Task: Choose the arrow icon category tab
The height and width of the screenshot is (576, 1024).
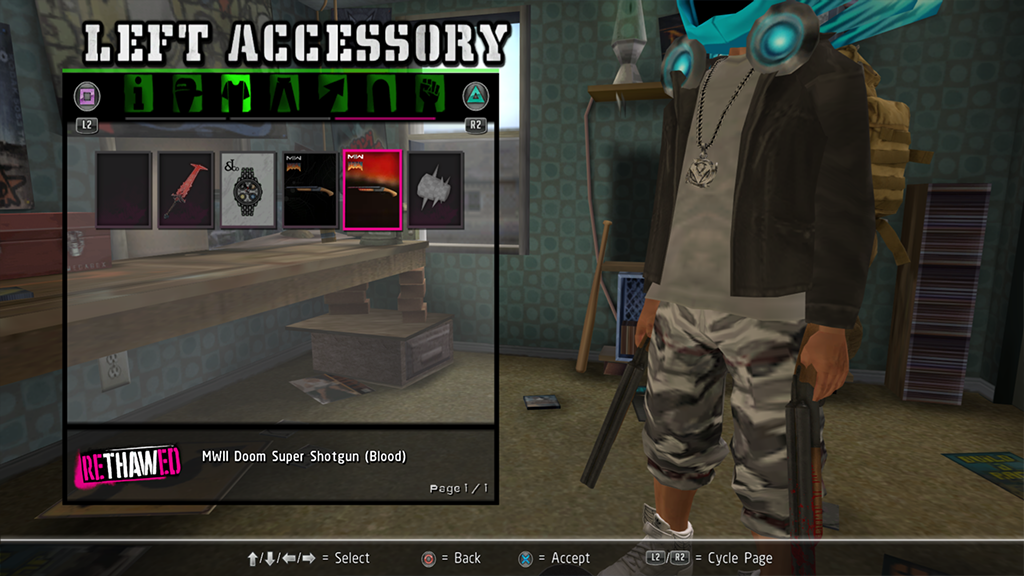Action: click(334, 95)
